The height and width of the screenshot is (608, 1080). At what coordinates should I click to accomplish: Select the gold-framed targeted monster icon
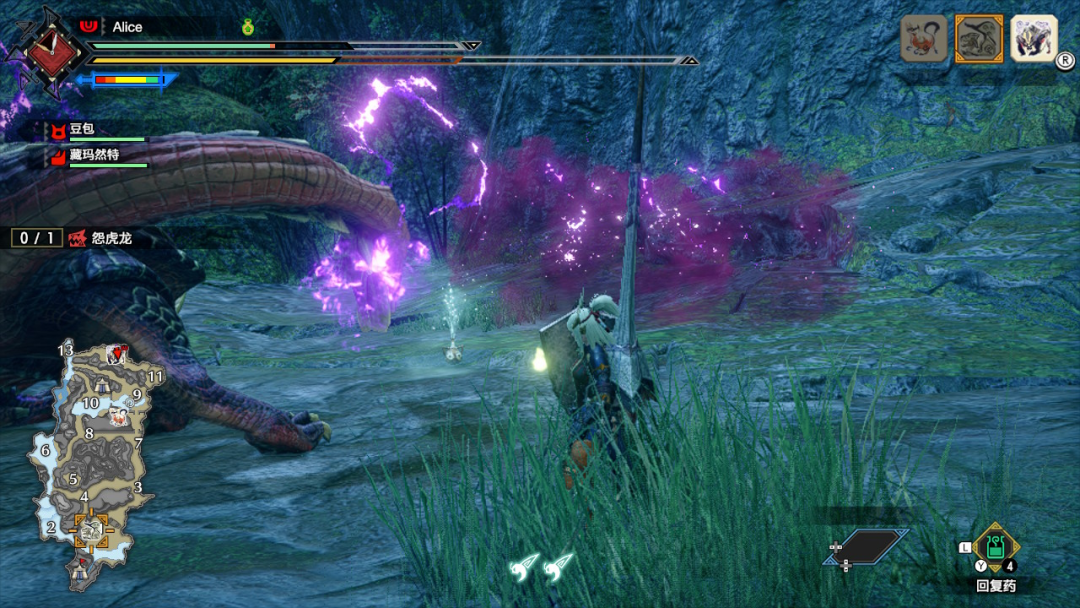coord(979,39)
